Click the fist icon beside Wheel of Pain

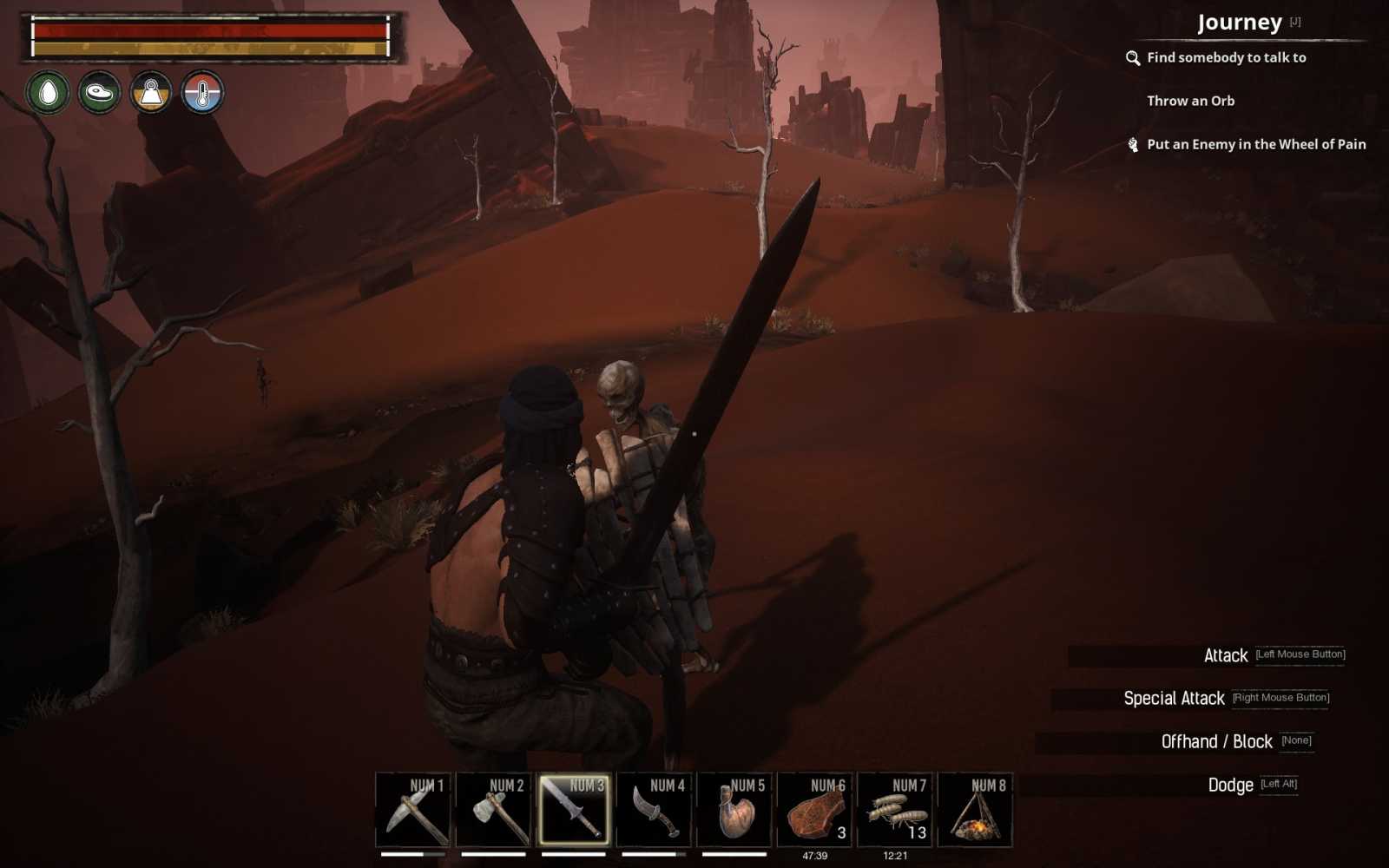point(1133,145)
